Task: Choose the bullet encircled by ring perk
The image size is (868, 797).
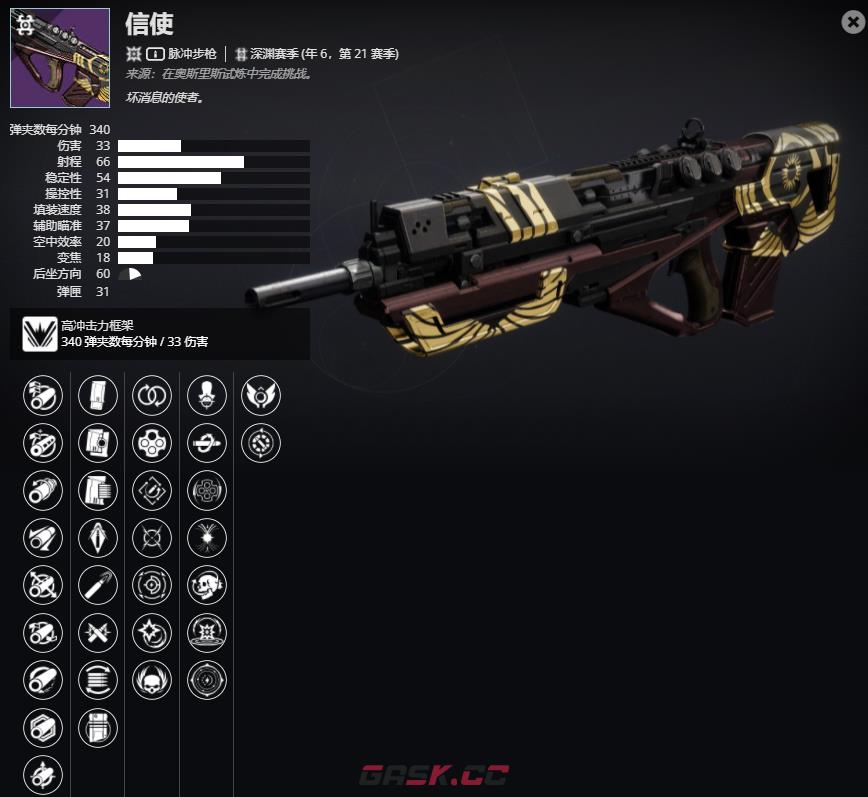Action: (x=207, y=443)
